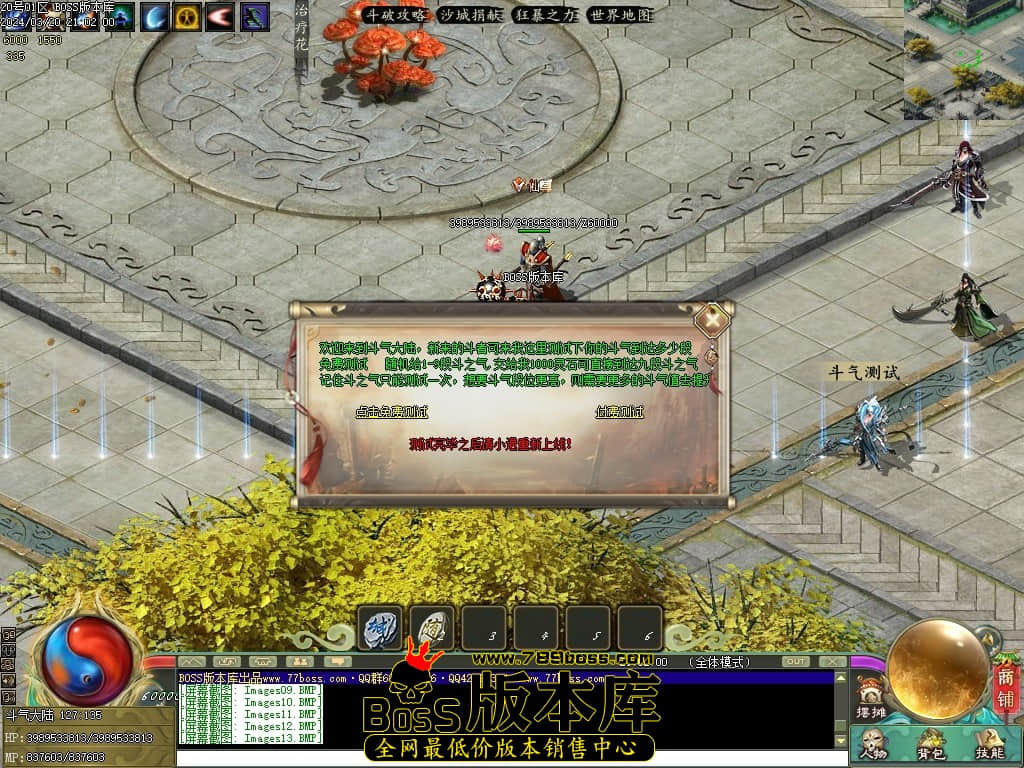Click the OUT button on chat bar
The image size is (1024, 768).
point(795,662)
